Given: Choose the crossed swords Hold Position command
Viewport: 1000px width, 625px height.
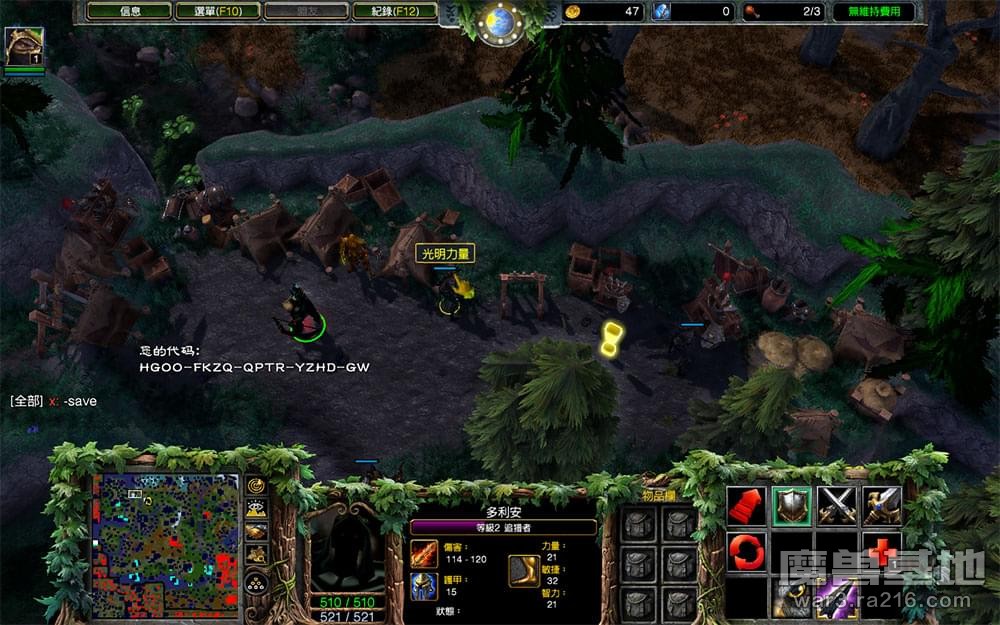Looking at the screenshot, I should pyautogui.click(x=837, y=506).
